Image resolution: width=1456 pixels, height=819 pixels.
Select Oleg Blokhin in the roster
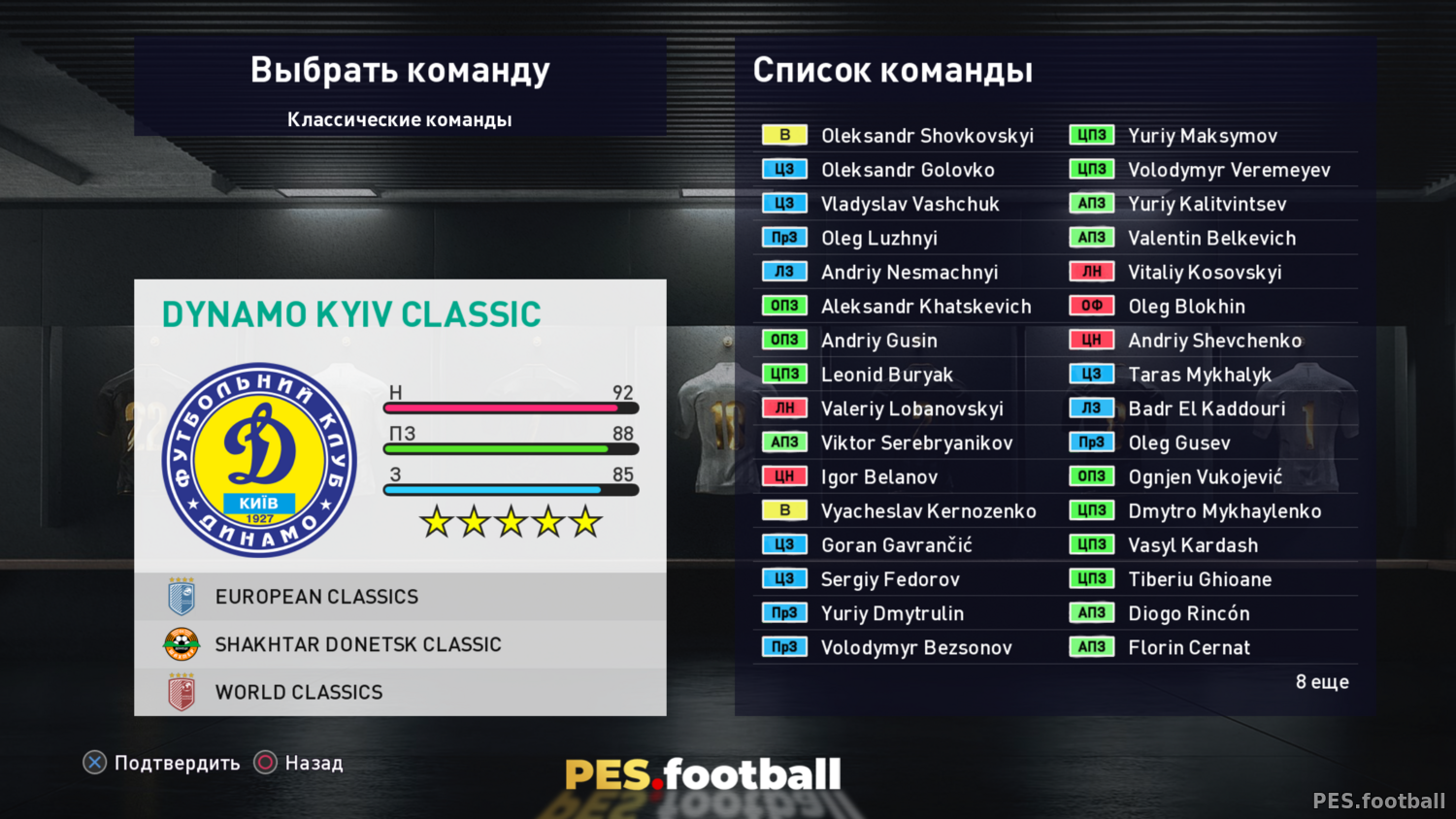tap(1186, 307)
